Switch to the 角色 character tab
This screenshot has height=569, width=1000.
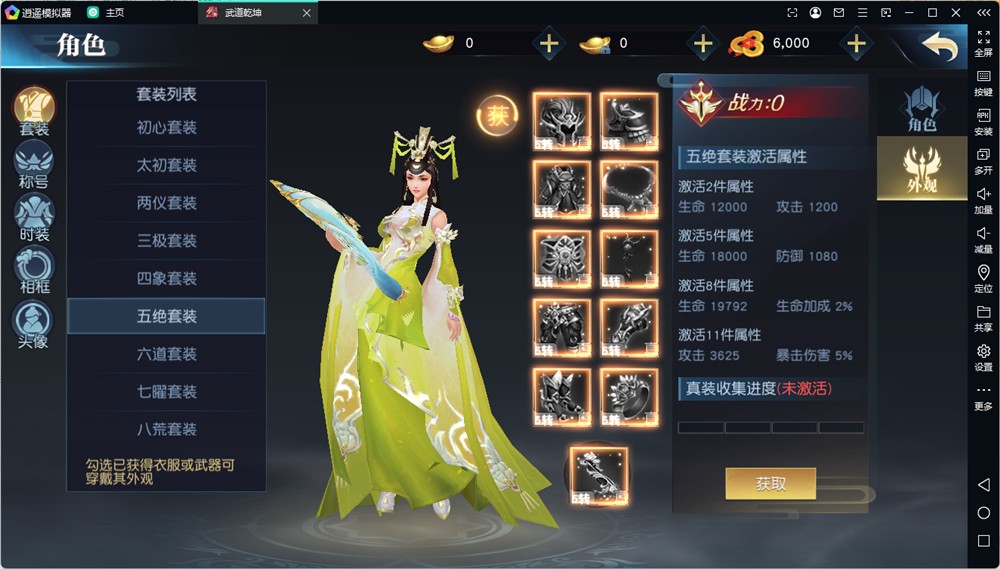click(921, 108)
